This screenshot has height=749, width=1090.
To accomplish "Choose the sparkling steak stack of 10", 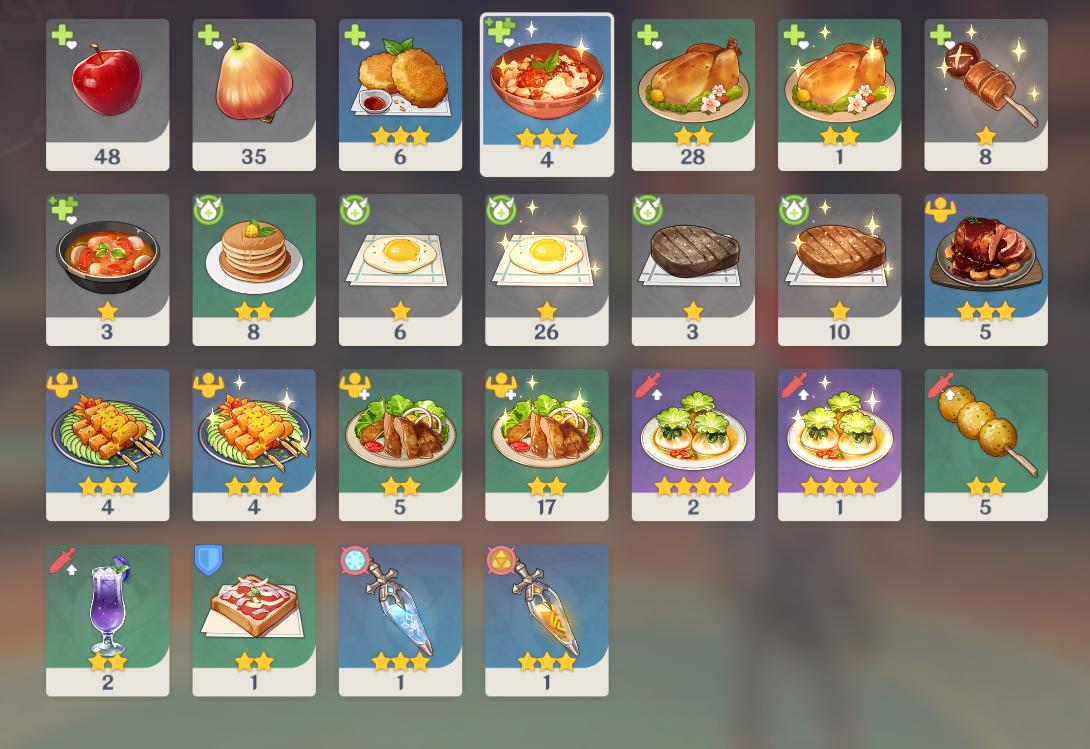I will click(x=839, y=269).
